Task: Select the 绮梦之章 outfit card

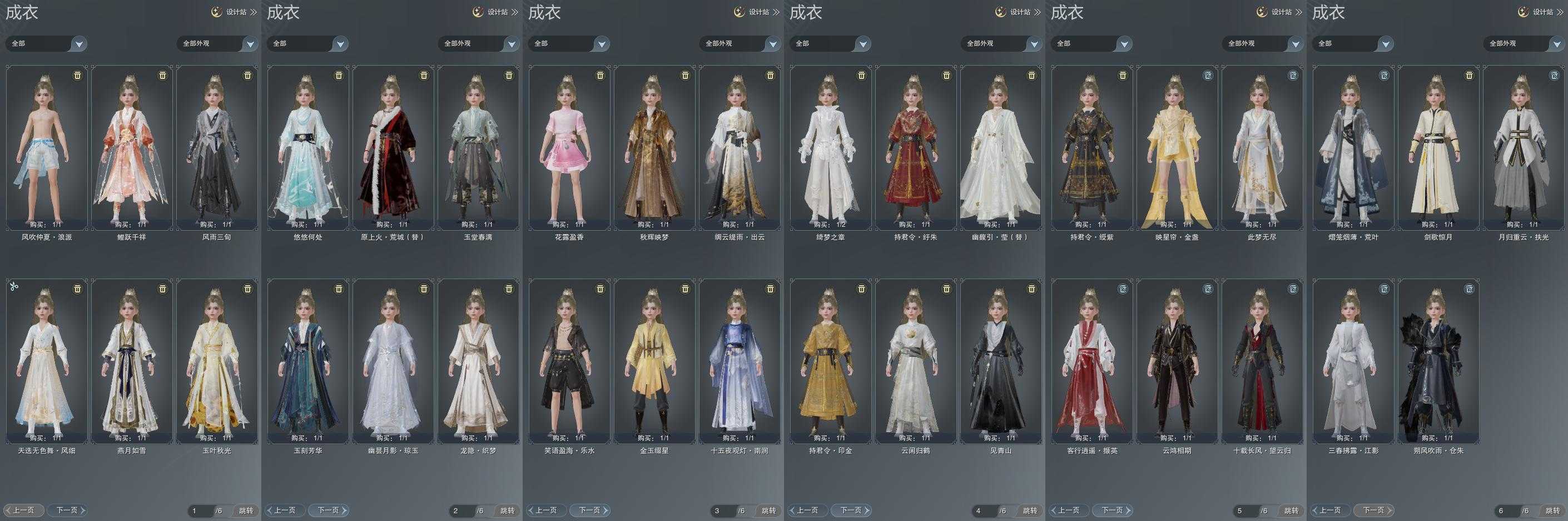Action: [831, 148]
